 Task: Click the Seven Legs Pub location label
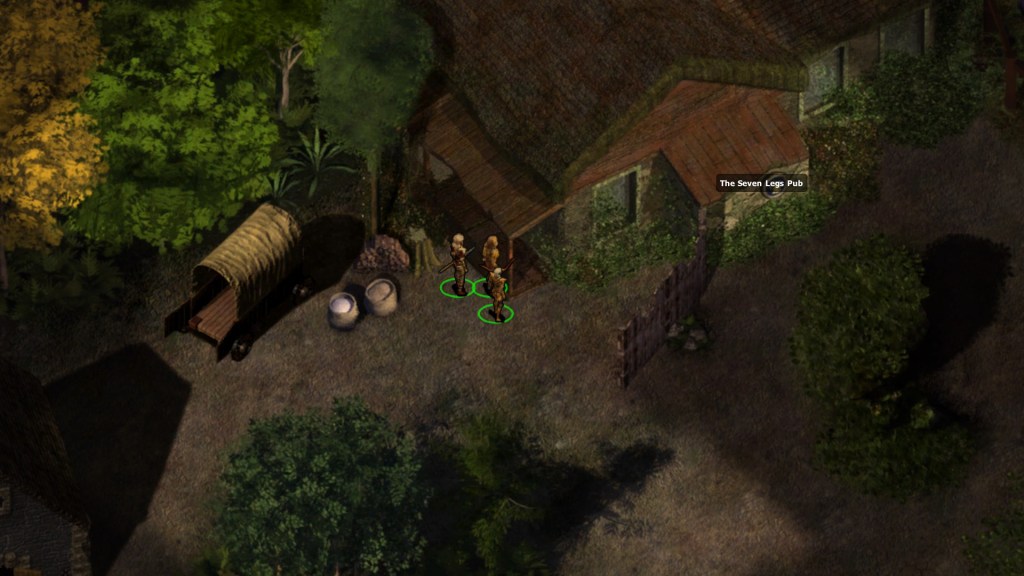point(761,183)
